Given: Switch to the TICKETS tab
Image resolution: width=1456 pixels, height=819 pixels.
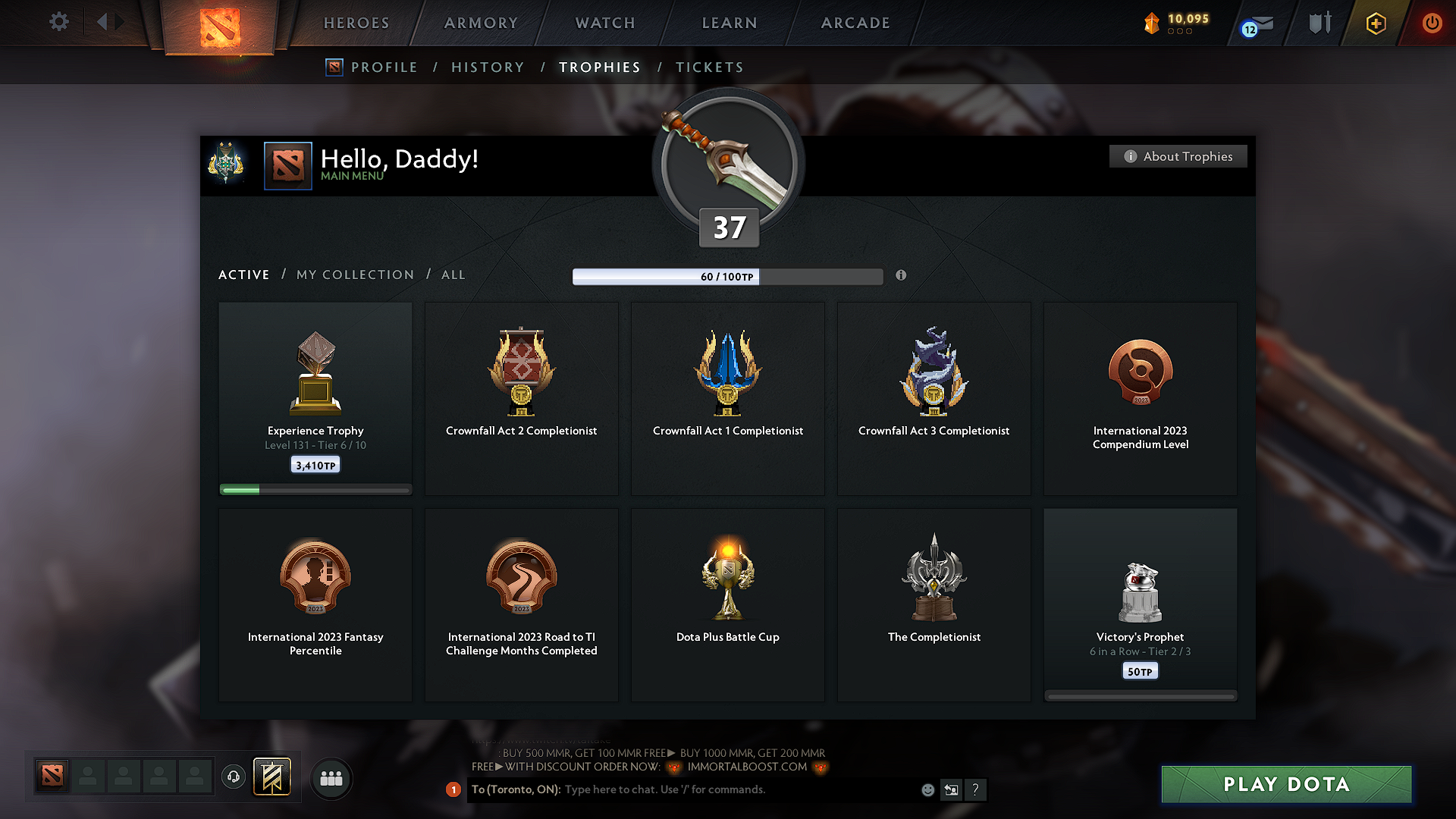Looking at the screenshot, I should pos(709,67).
